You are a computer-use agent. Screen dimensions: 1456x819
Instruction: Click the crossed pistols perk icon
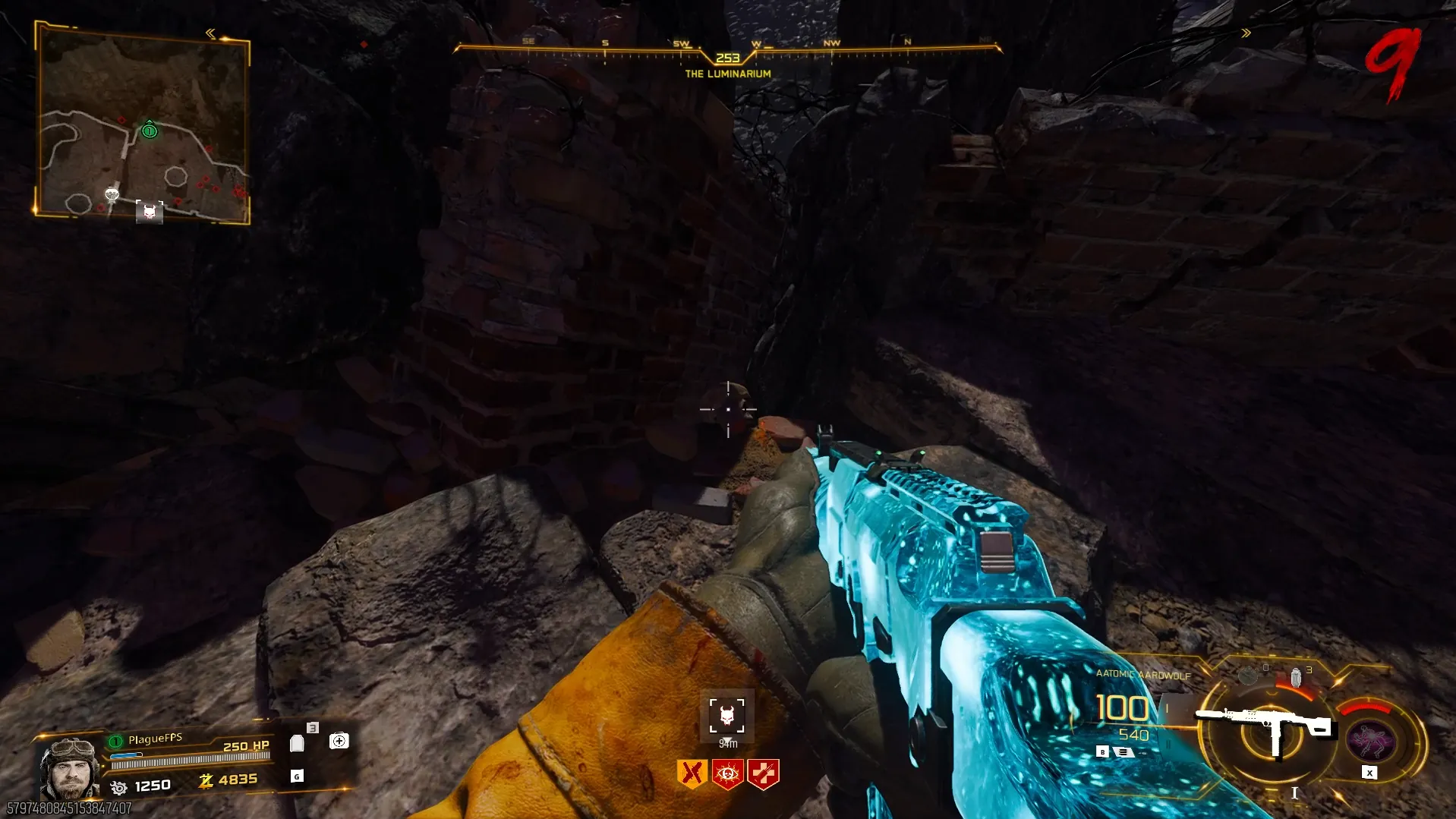click(692, 773)
